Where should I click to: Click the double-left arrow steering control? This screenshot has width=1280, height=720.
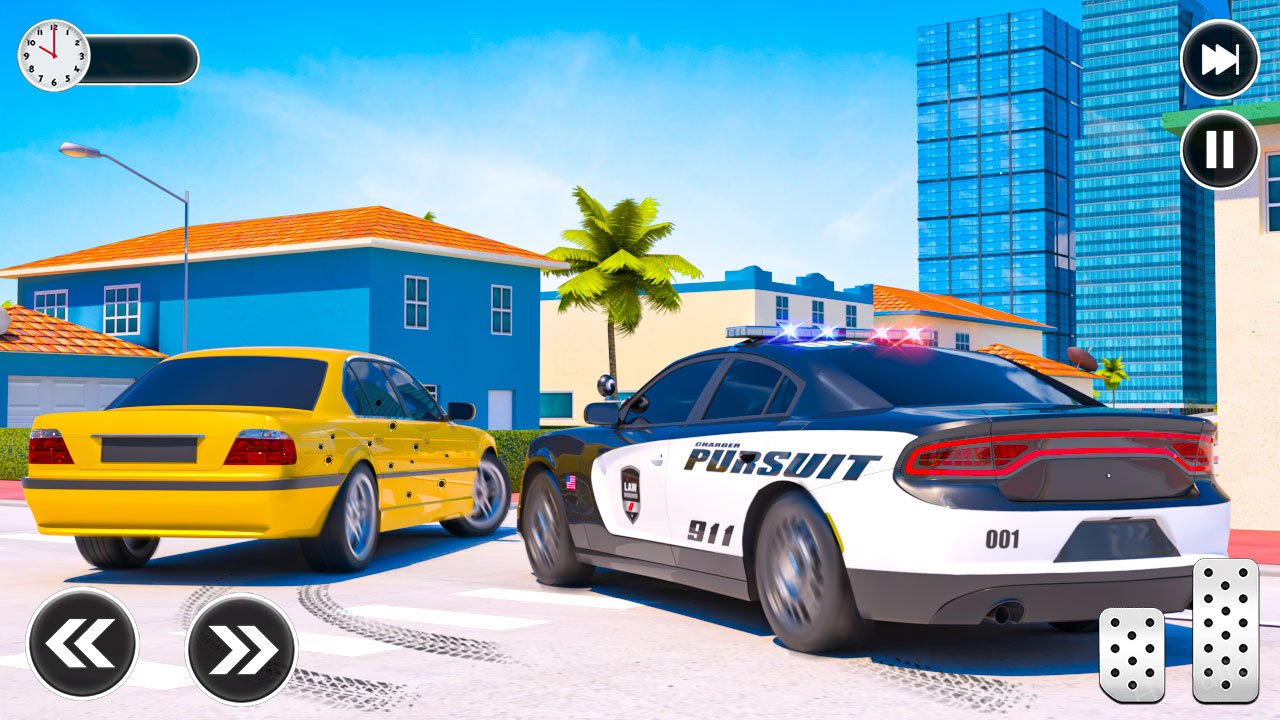point(85,645)
